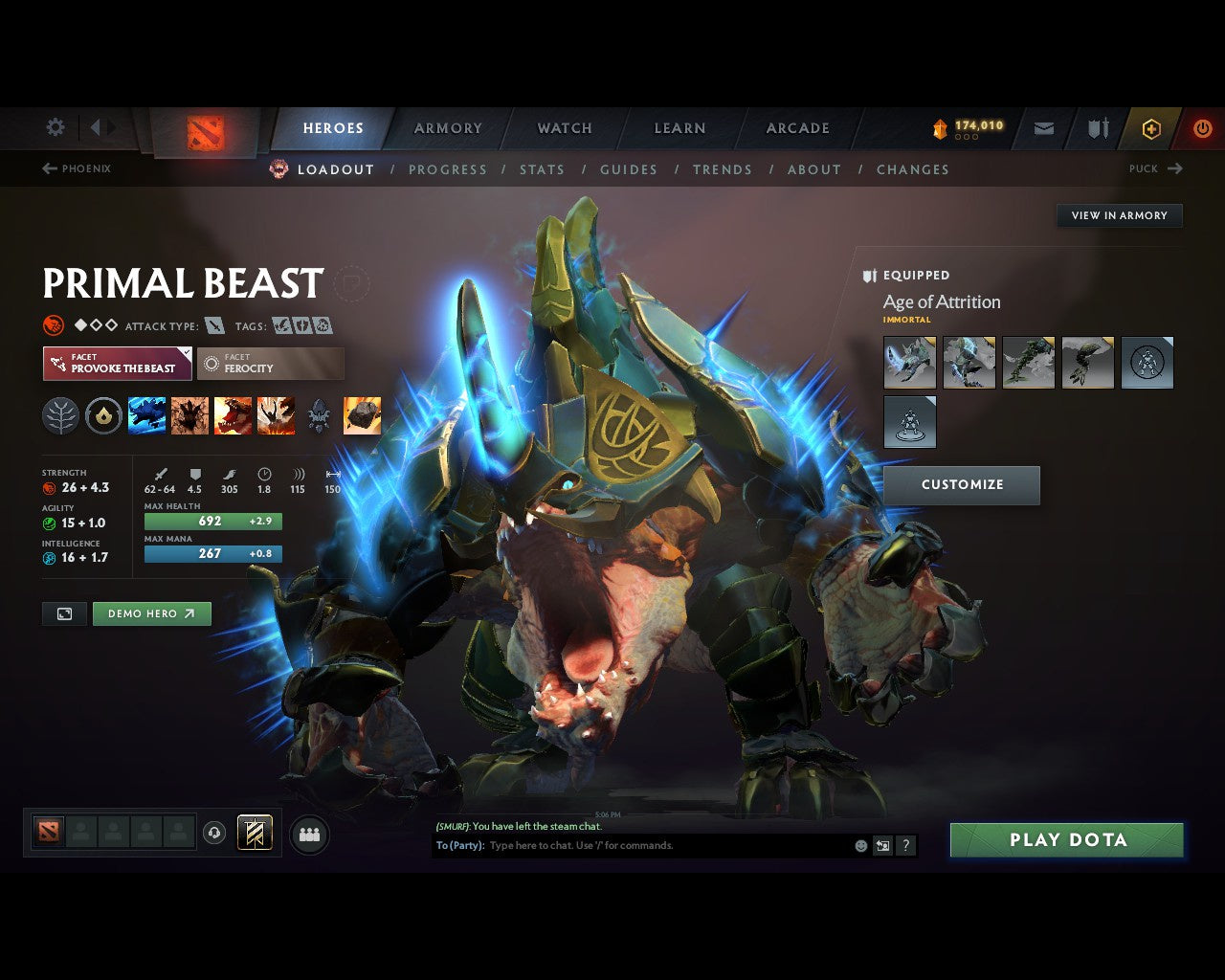The image size is (1225, 980).
Task: Open the Armory tab
Action: [448, 128]
